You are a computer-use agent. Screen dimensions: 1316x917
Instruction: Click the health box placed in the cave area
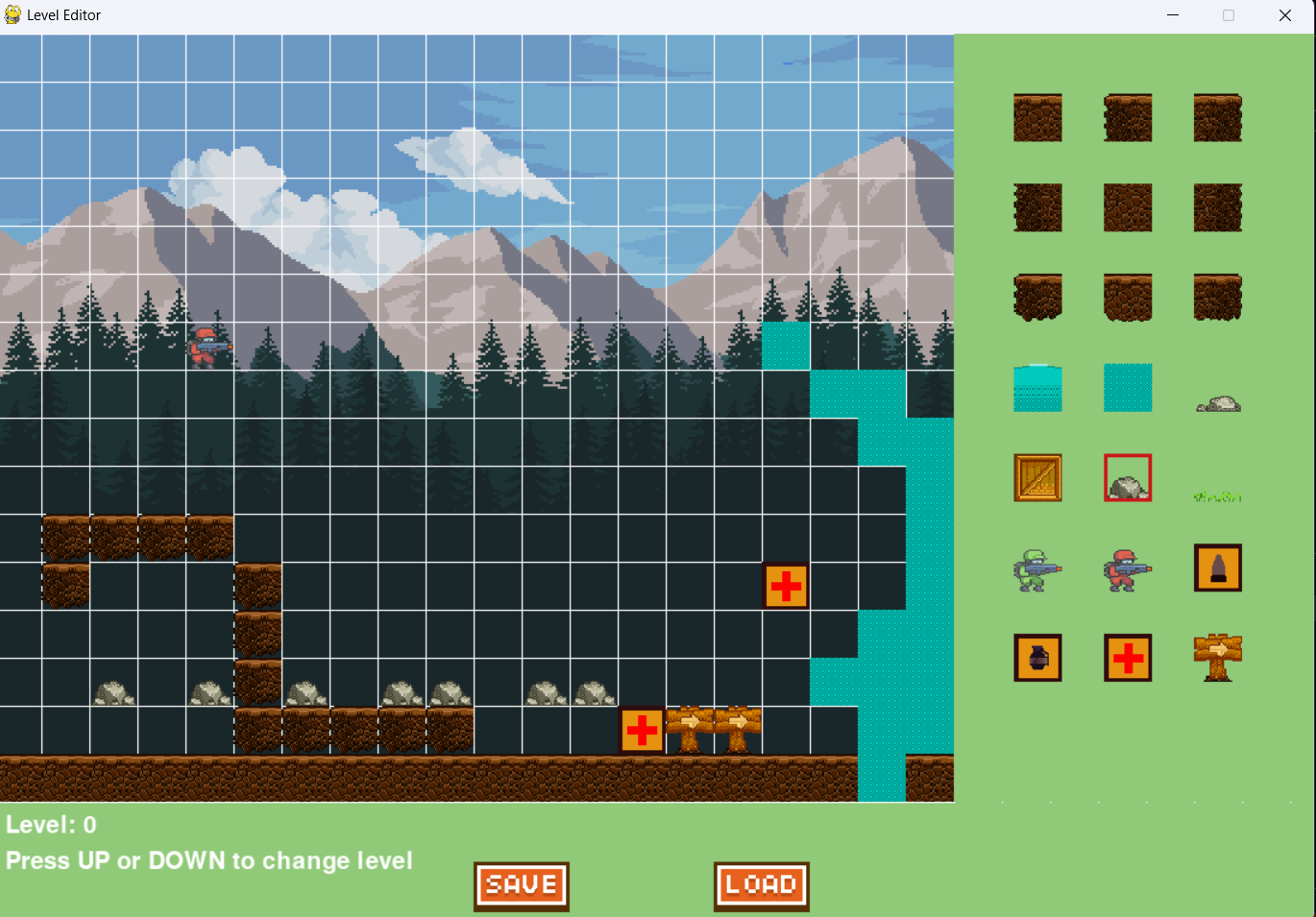point(786,587)
